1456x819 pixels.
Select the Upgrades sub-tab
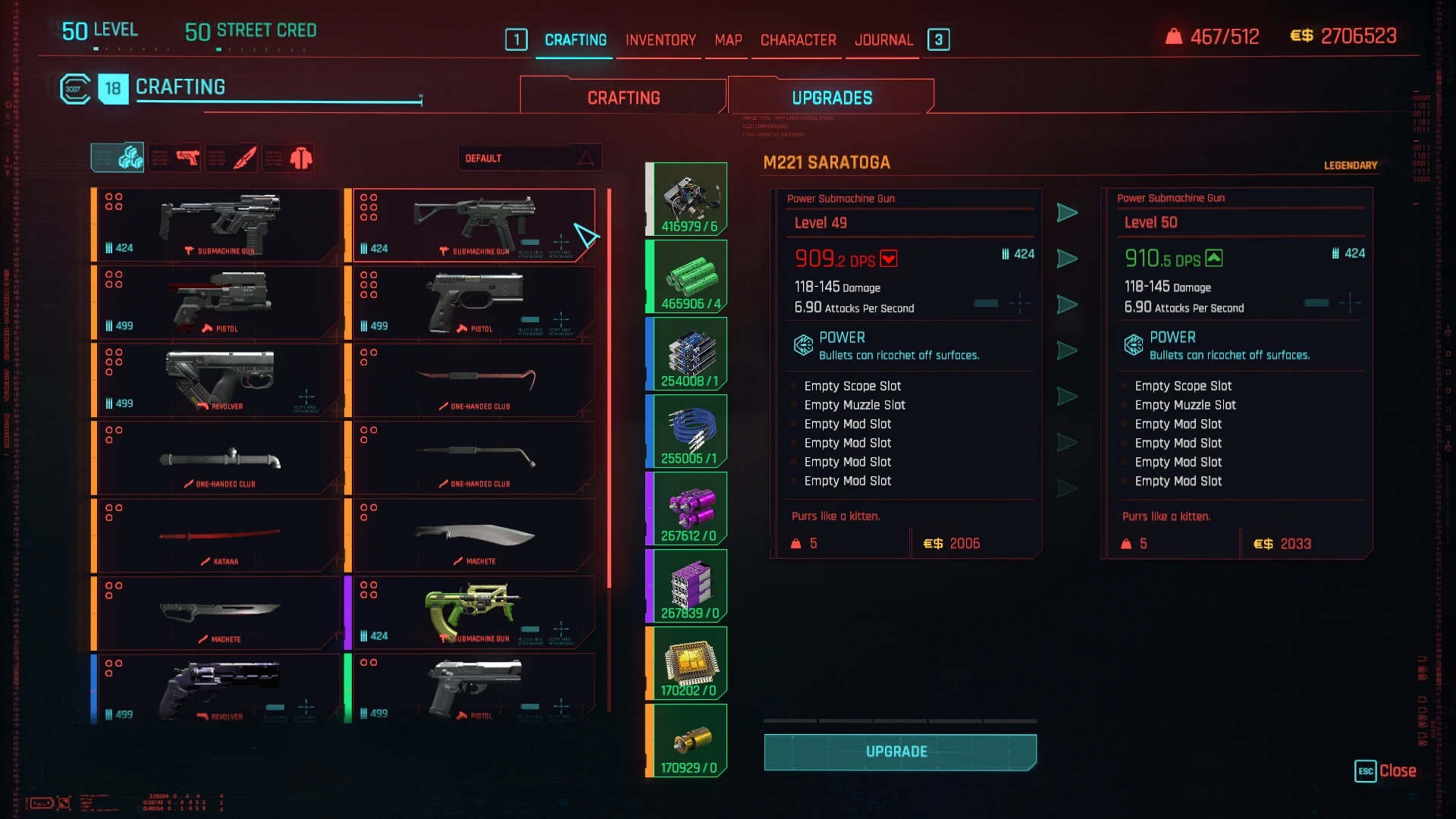[x=831, y=98]
